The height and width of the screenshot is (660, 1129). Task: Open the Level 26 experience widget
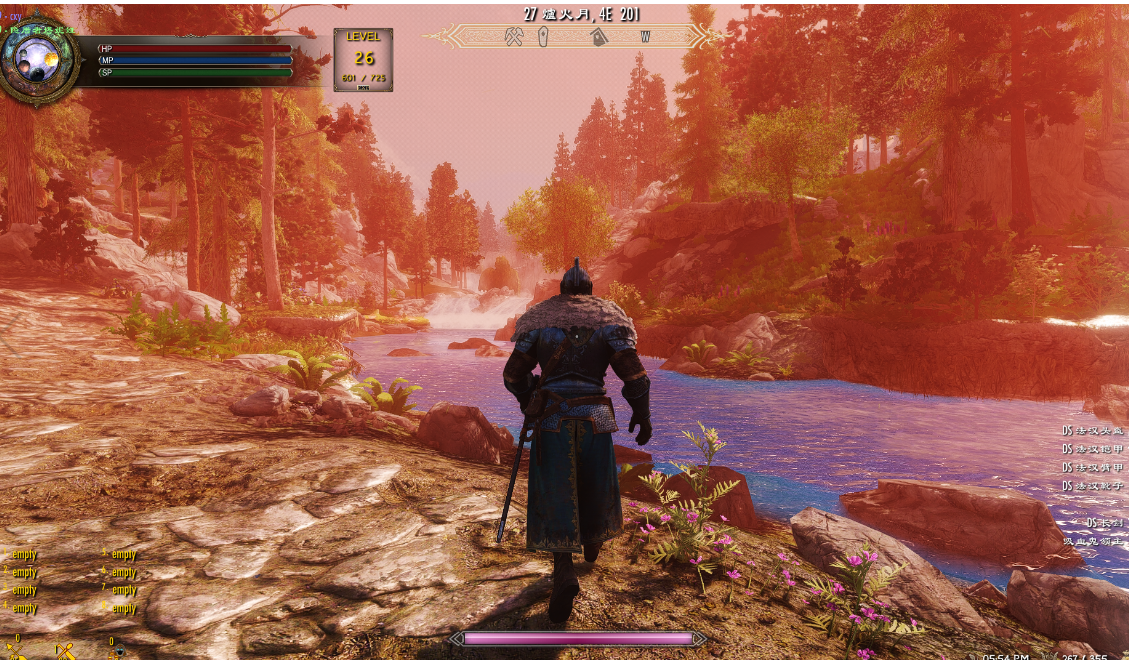click(x=363, y=59)
